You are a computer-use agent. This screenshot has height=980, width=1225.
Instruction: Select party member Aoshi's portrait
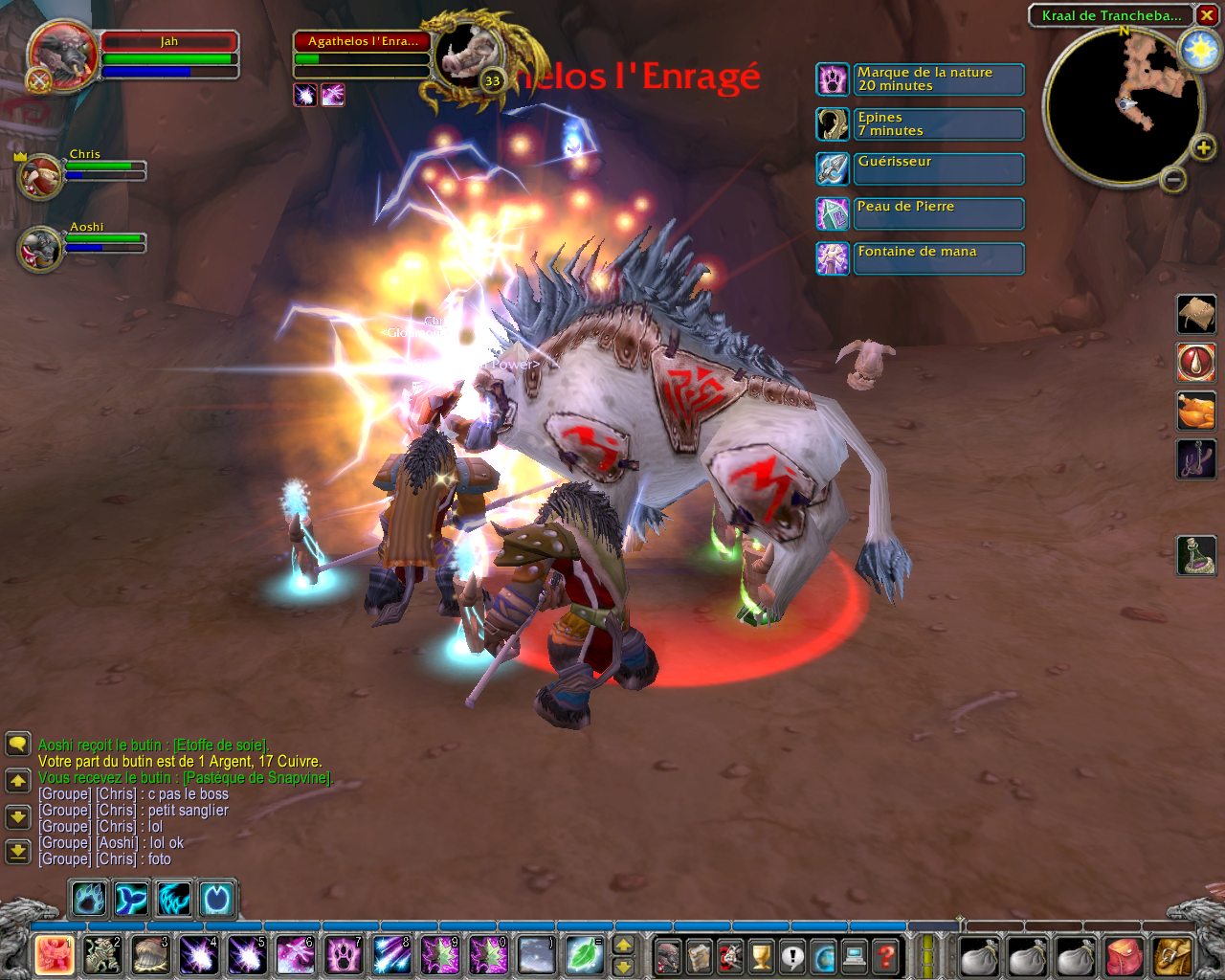coord(40,249)
